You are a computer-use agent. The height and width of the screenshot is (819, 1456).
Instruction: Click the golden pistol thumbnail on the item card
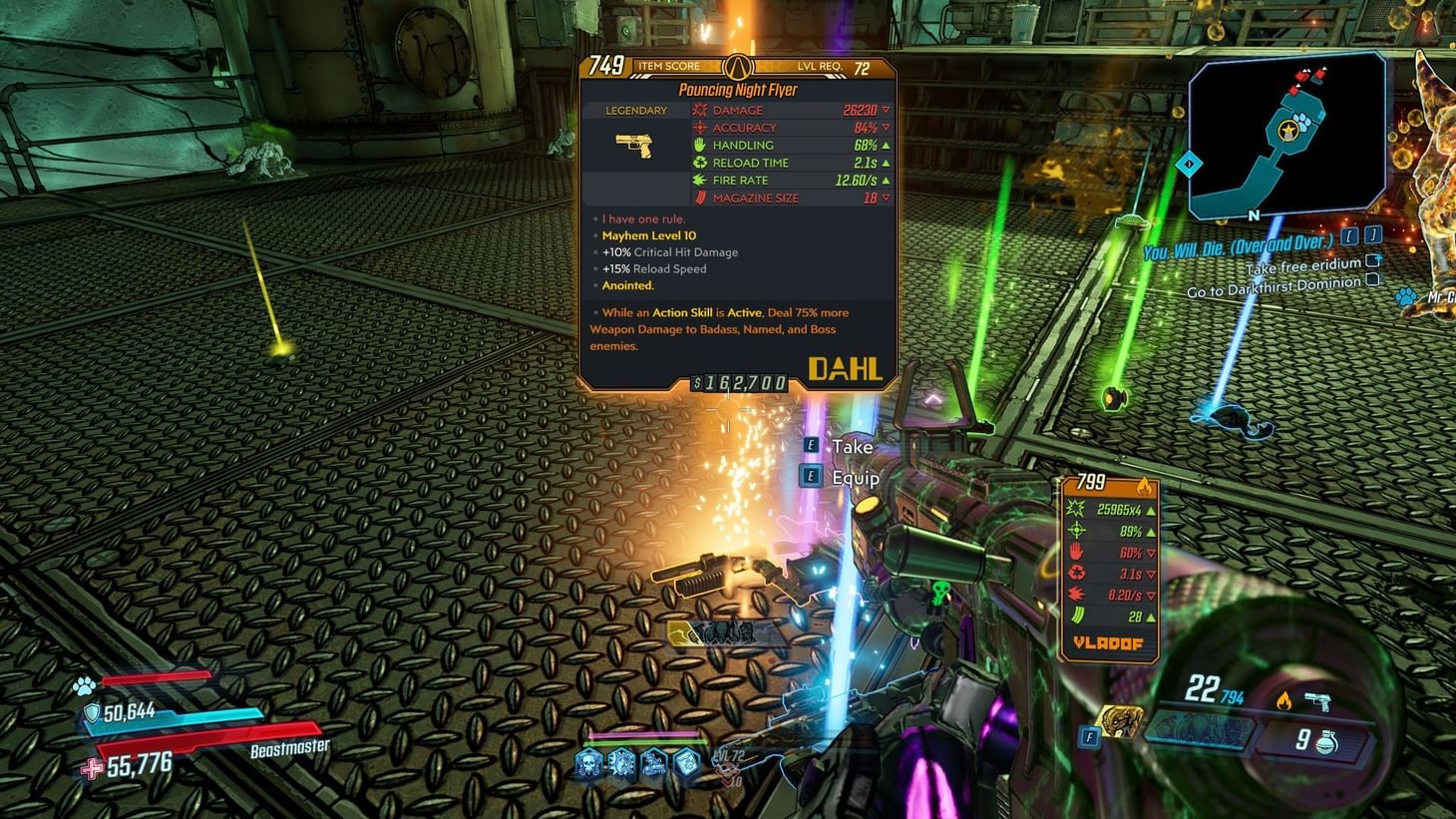click(636, 146)
